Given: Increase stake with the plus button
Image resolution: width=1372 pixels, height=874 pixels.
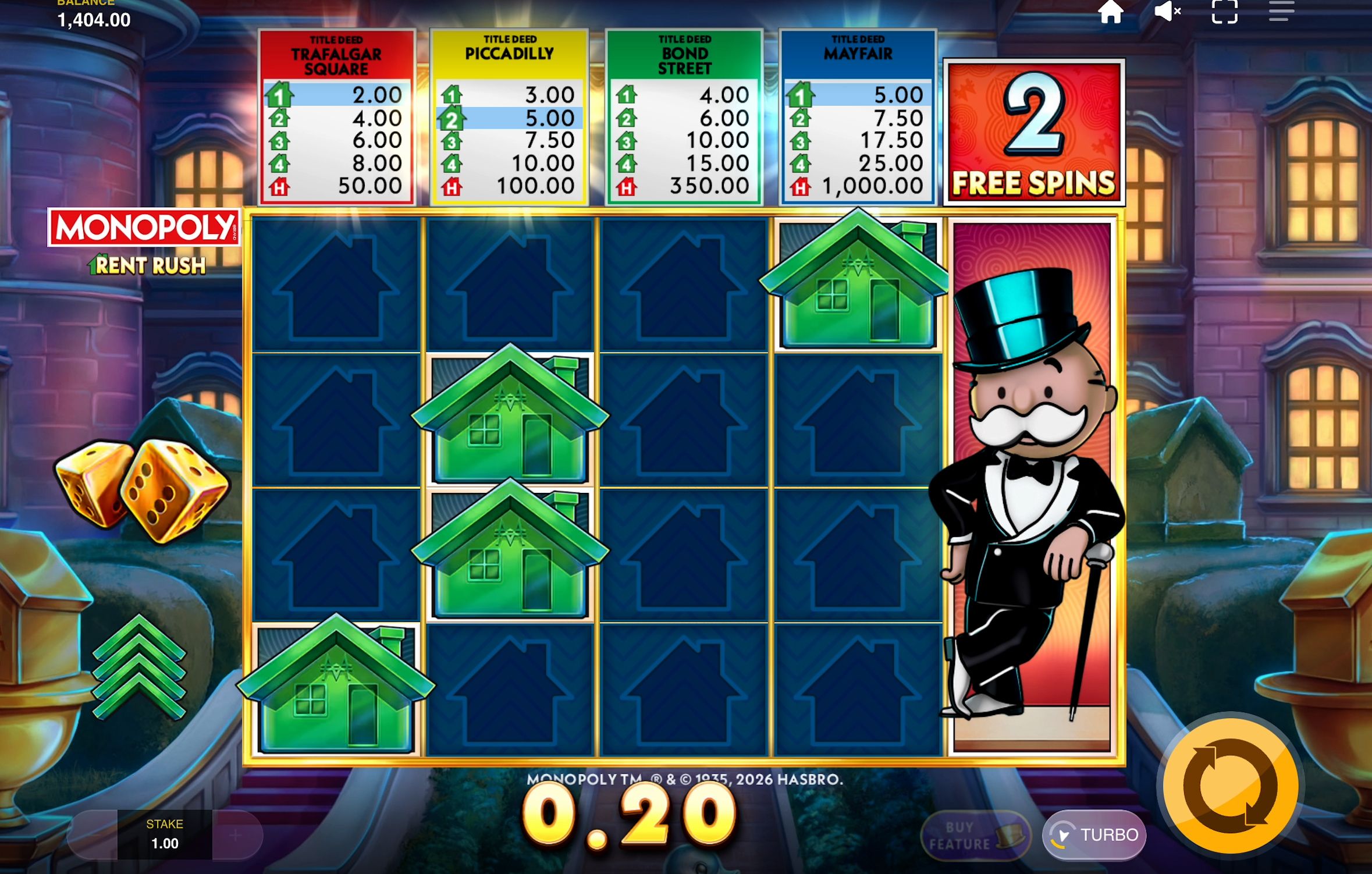Looking at the screenshot, I should [x=235, y=835].
